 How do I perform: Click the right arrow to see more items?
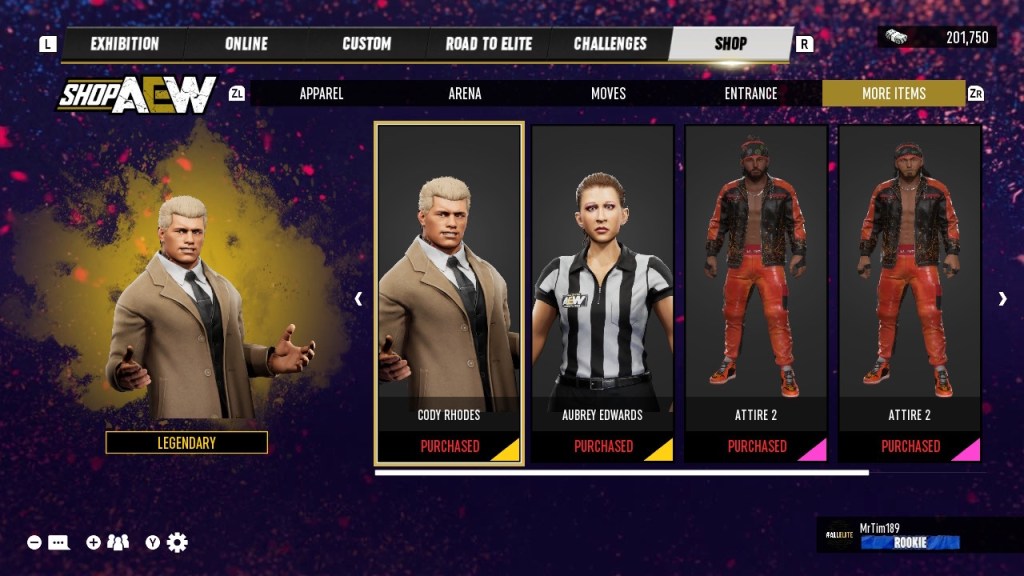click(x=1002, y=298)
